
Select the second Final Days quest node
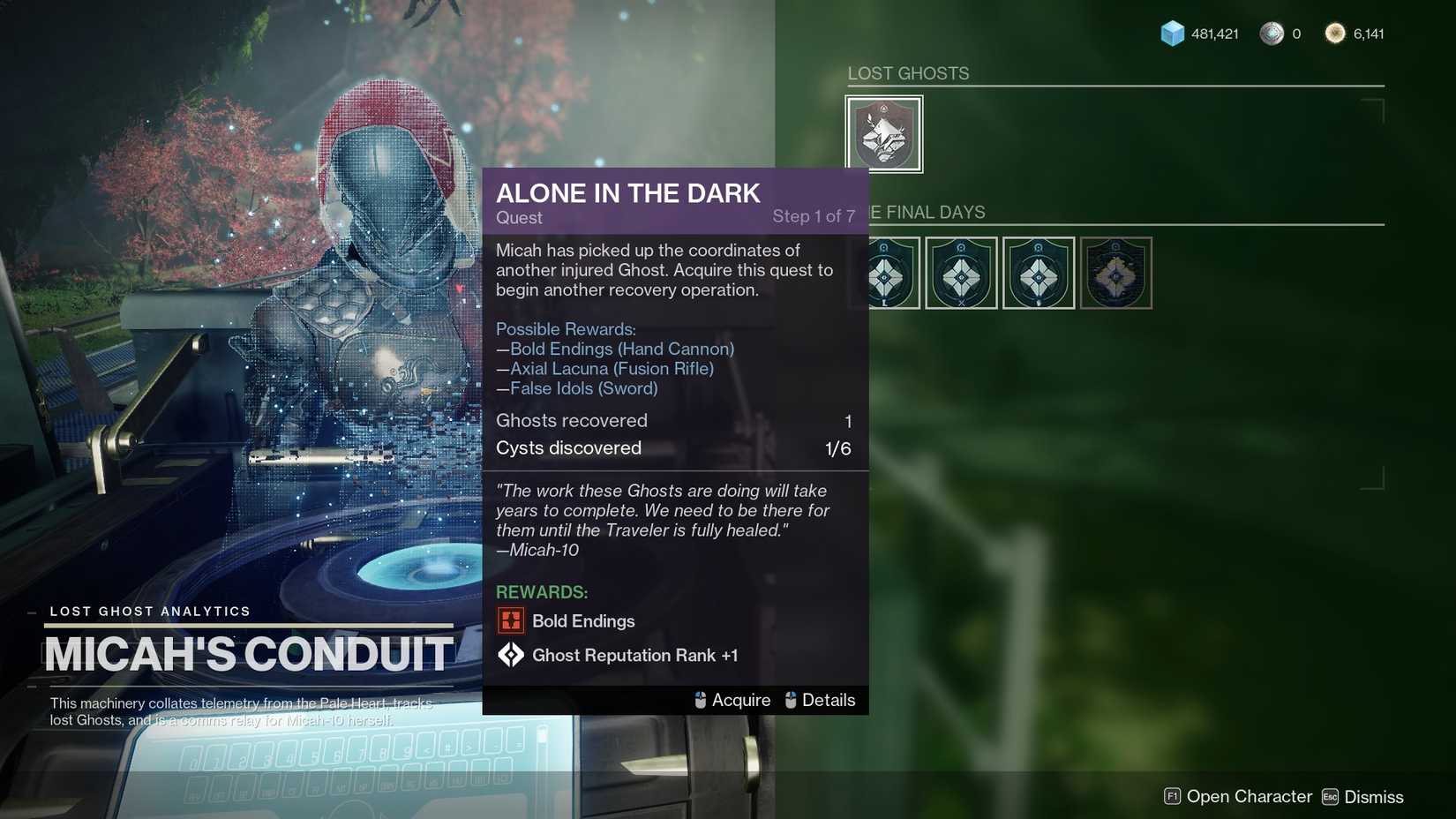click(x=961, y=273)
